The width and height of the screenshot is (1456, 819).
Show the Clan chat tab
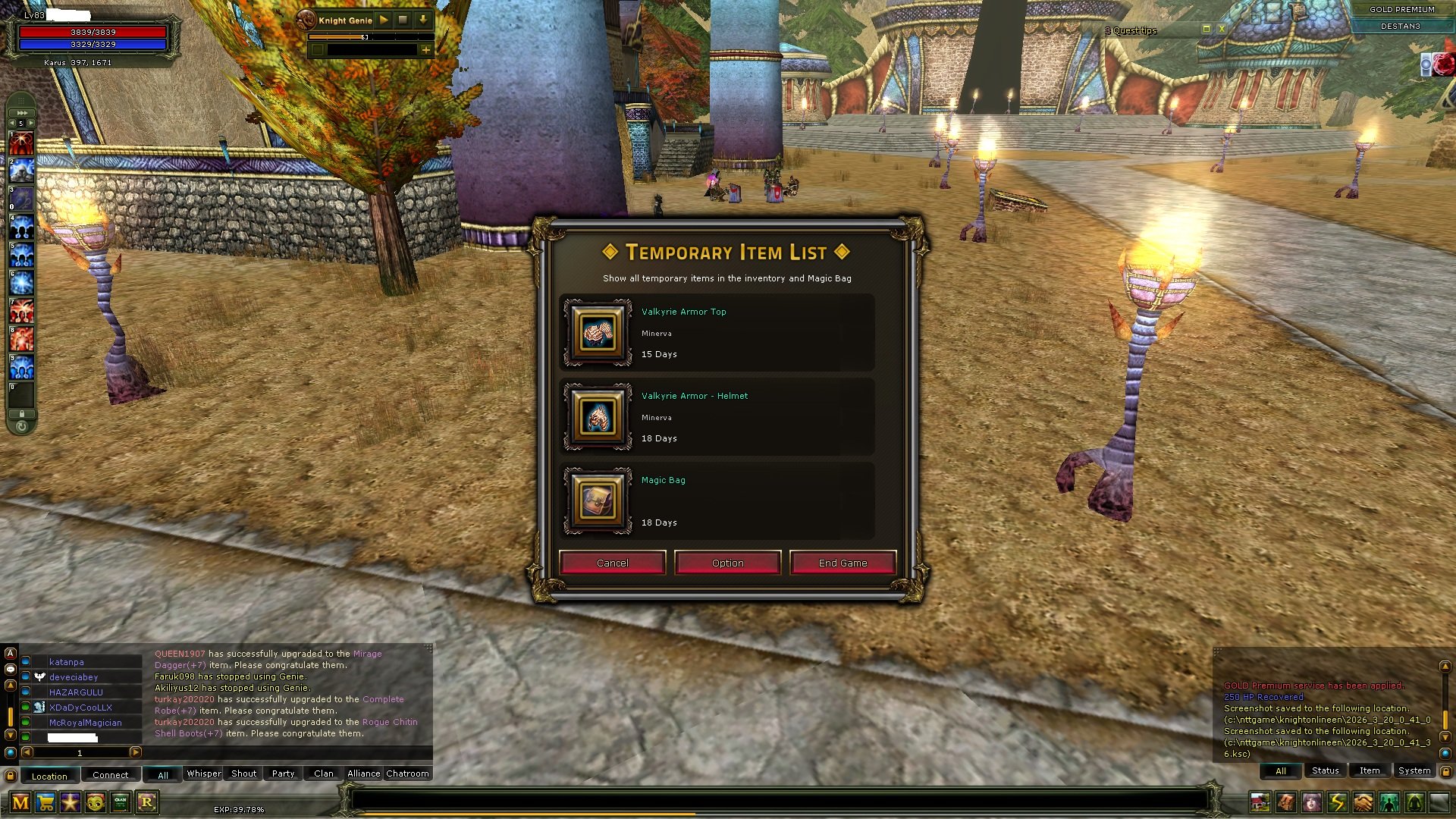[x=324, y=773]
